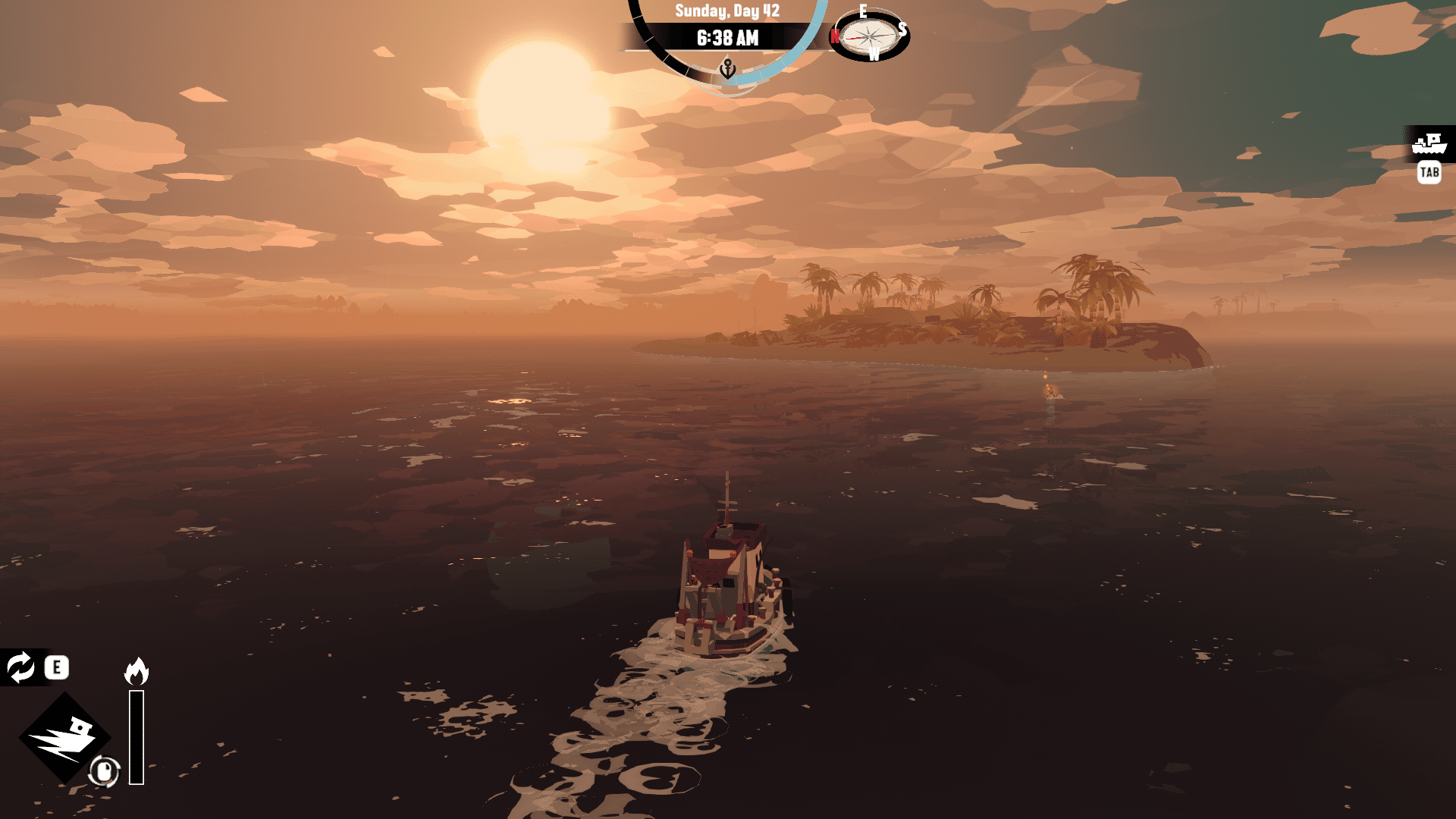1456x819 pixels.
Task: Click the 6:38 AM time display
Action: point(726,37)
